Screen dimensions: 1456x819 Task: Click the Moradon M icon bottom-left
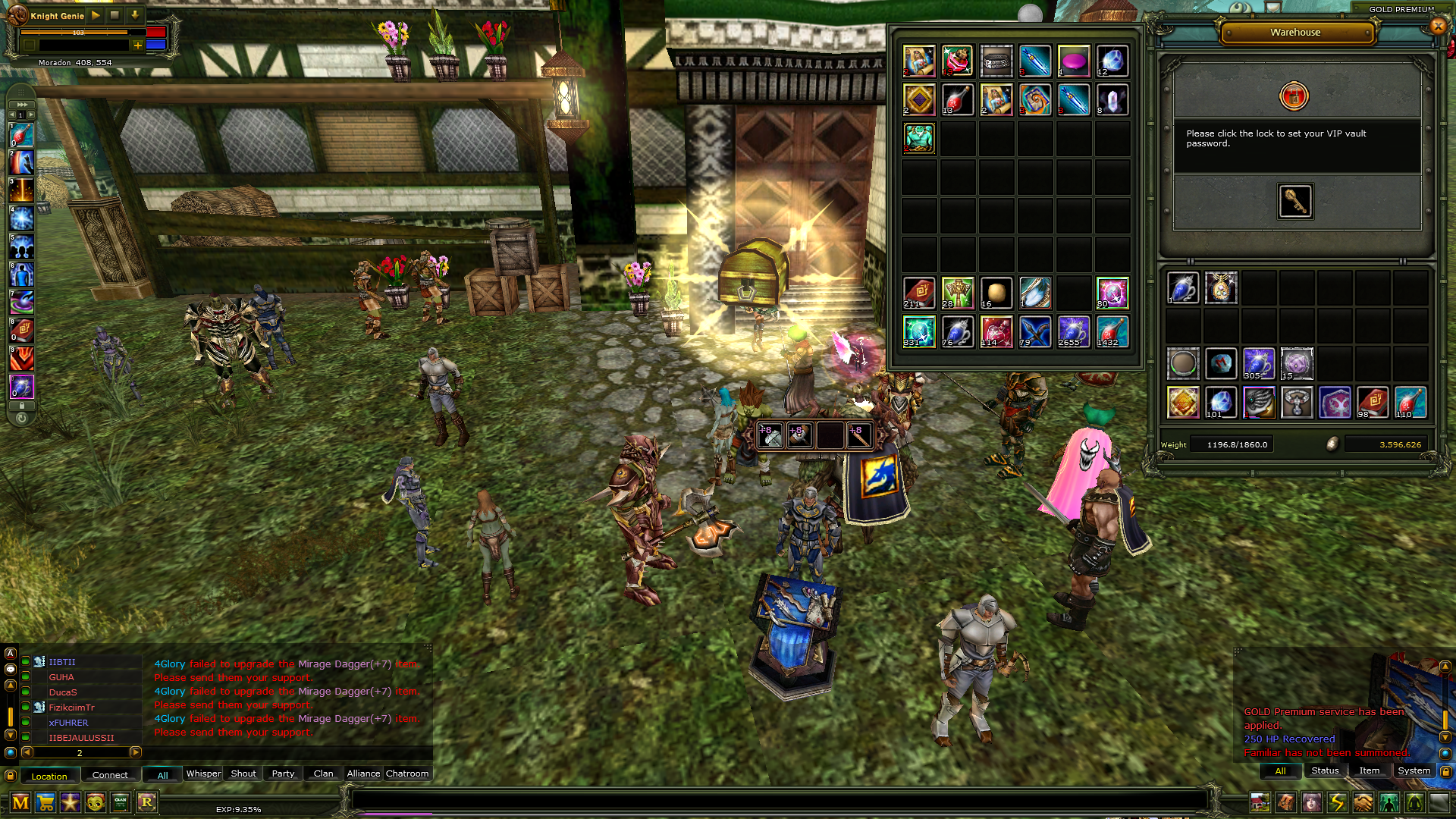(x=20, y=802)
